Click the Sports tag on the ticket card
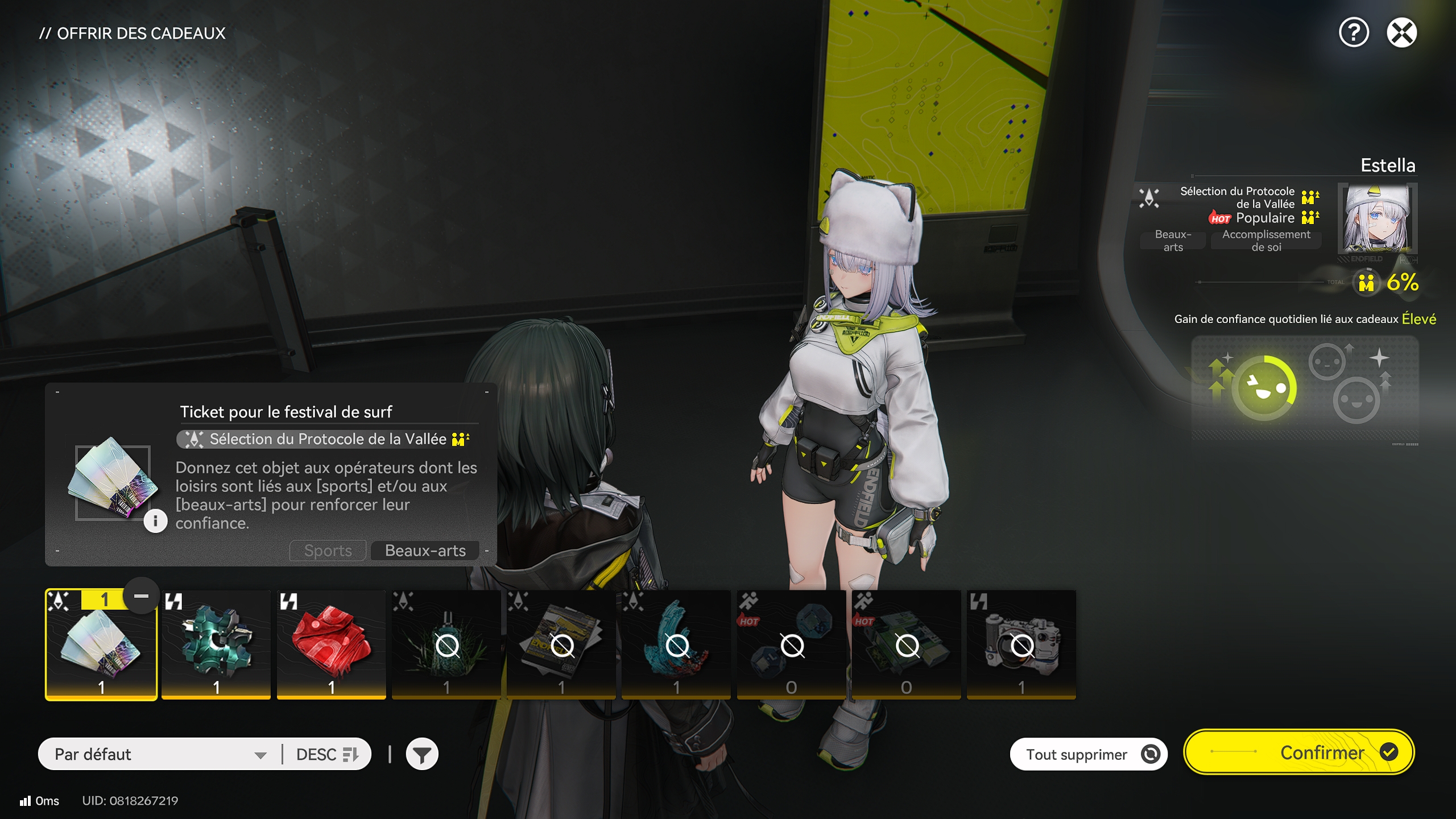Viewport: 1456px width, 819px height. tap(327, 550)
